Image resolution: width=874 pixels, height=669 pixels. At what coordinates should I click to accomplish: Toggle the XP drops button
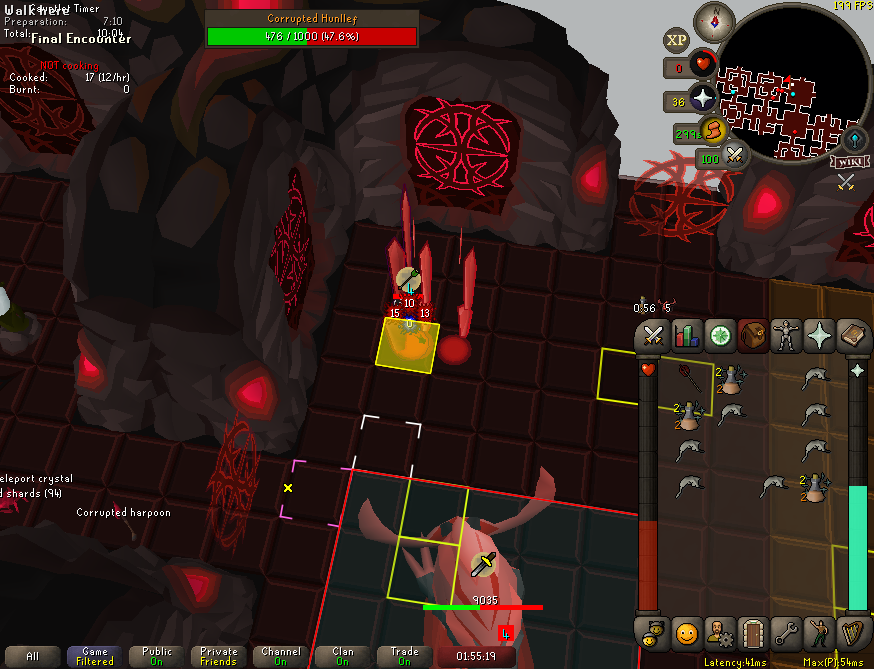(x=677, y=41)
